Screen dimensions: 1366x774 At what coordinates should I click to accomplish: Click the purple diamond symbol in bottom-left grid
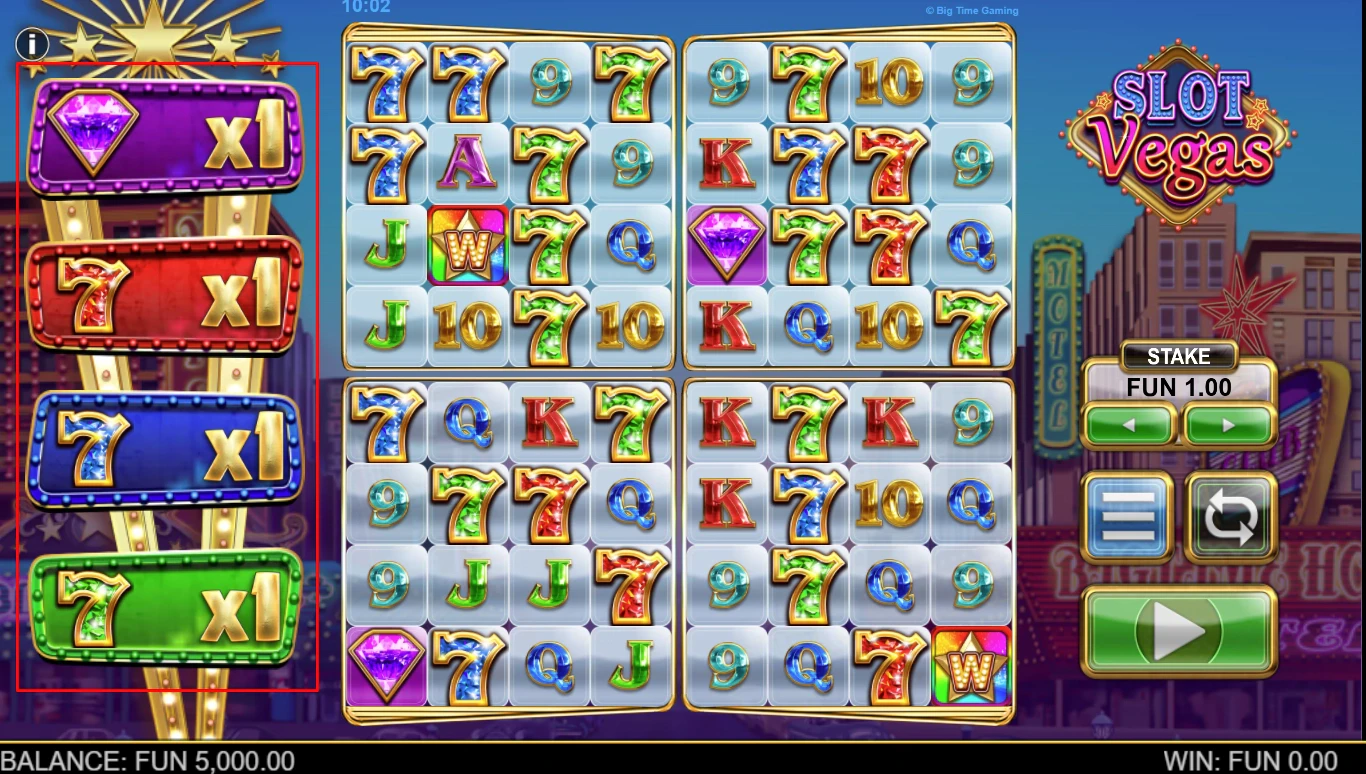pos(387,662)
